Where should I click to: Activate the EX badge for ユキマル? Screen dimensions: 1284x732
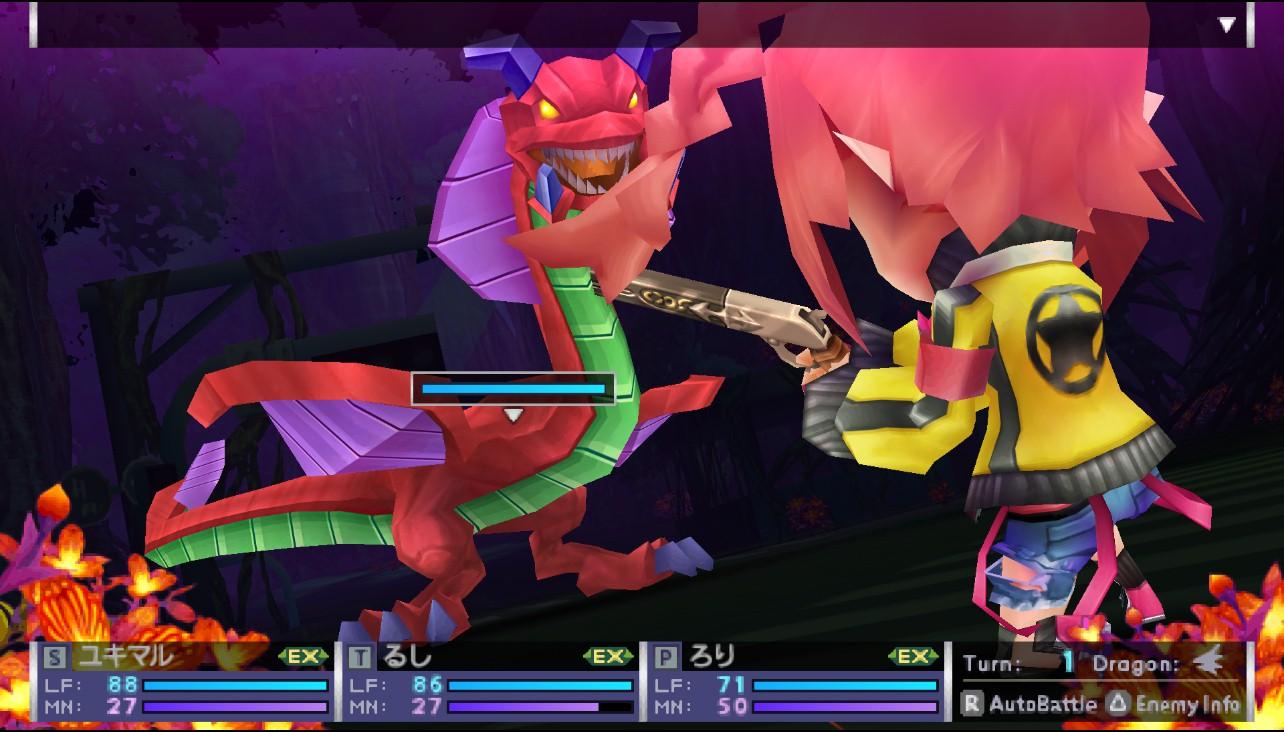click(x=303, y=657)
